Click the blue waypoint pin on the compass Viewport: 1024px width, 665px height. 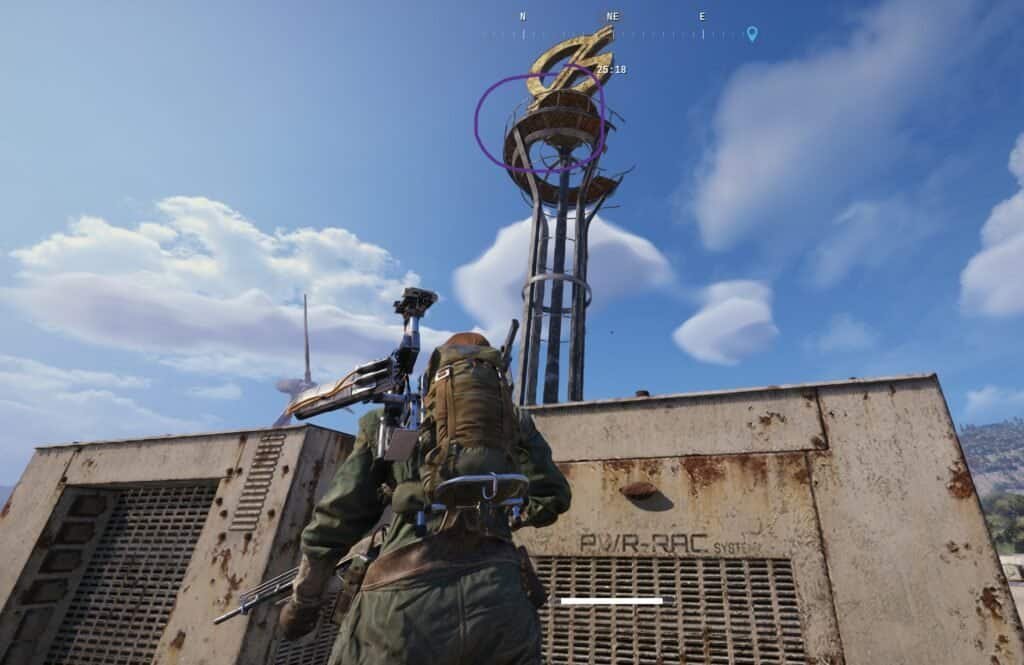point(752,33)
